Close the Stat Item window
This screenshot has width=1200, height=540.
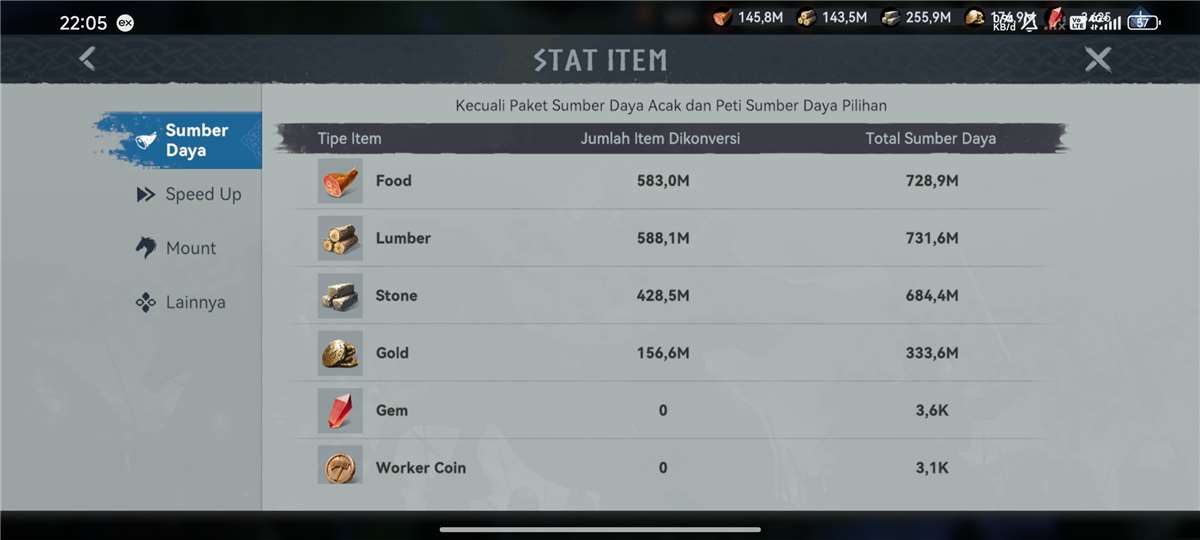1098,60
